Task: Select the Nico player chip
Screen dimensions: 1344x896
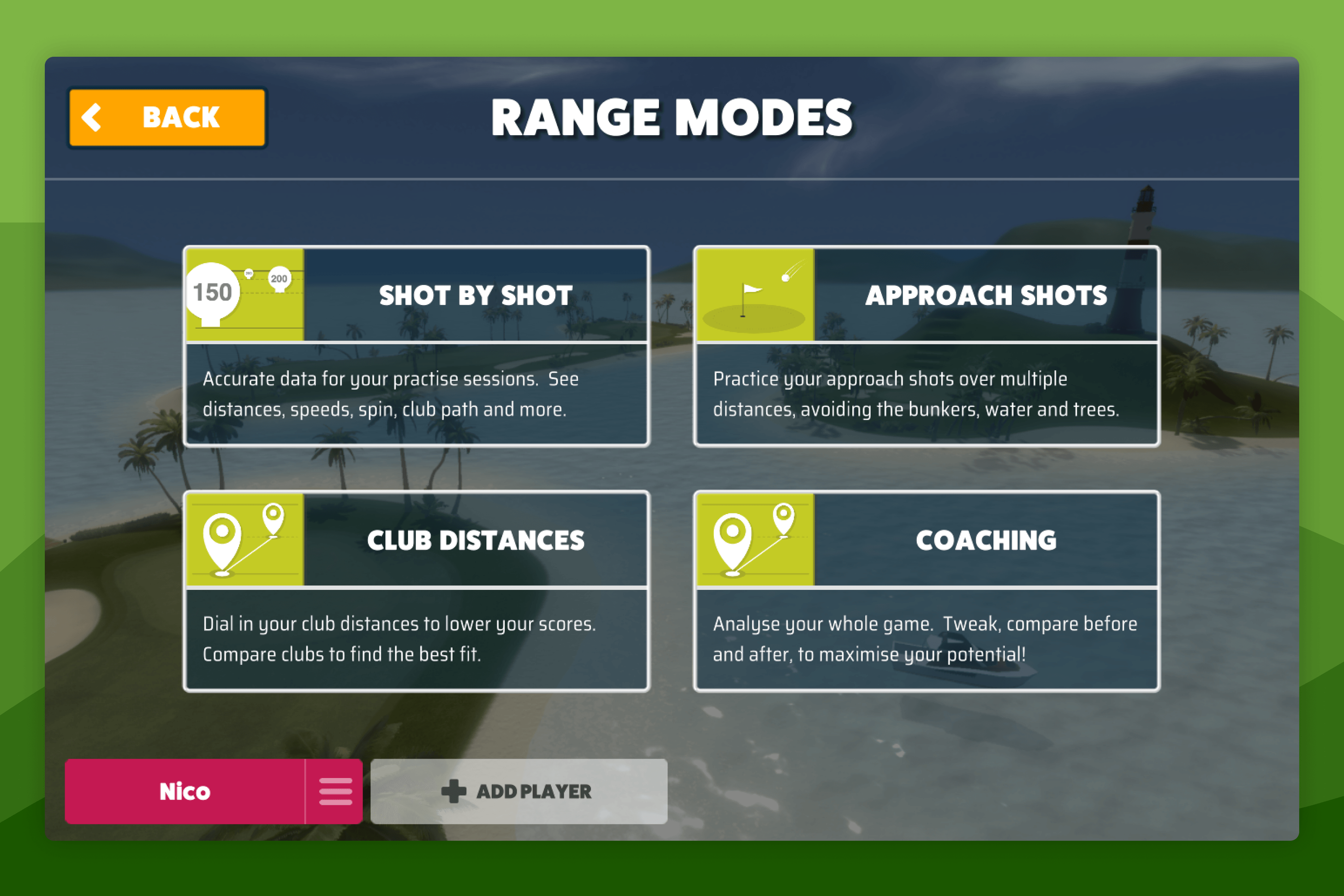Action: [x=184, y=791]
